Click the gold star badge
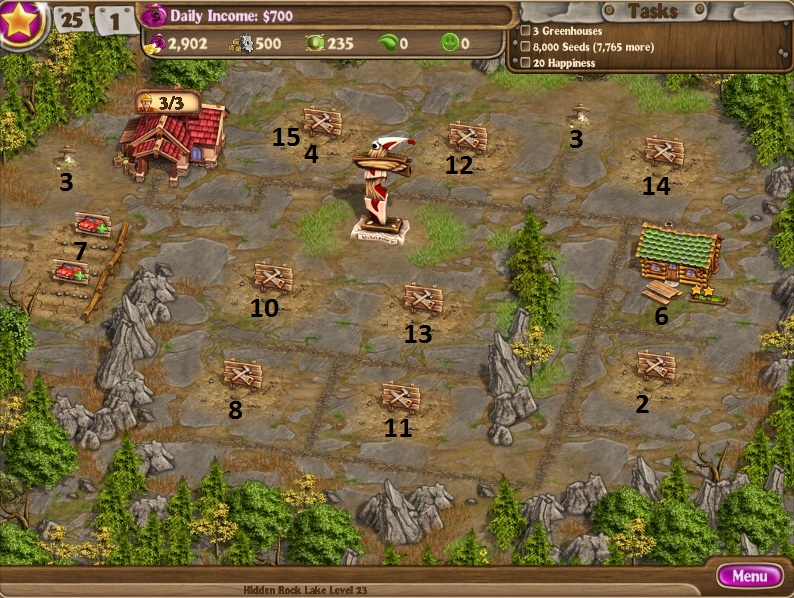This screenshot has width=794, height=598. (x=21, y=21)
